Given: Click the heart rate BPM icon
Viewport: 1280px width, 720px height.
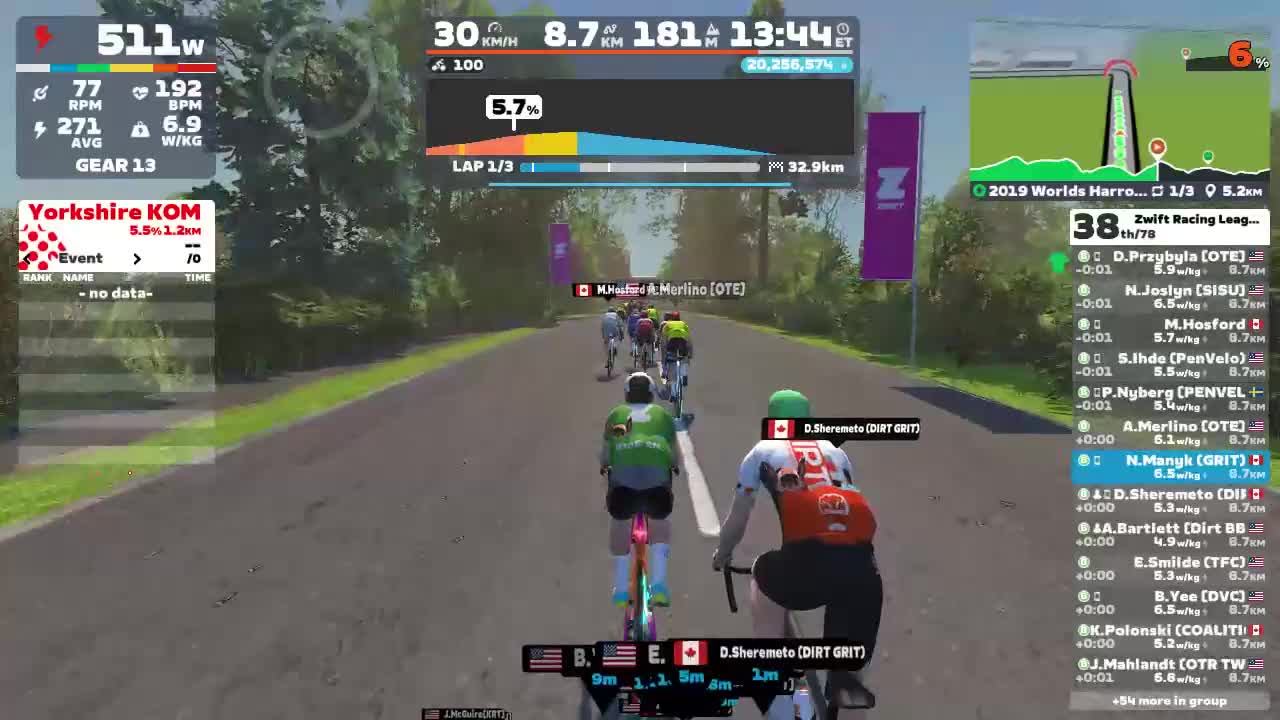Looking at the screenshot, I should pyautogui.click(x=141, y=91).
